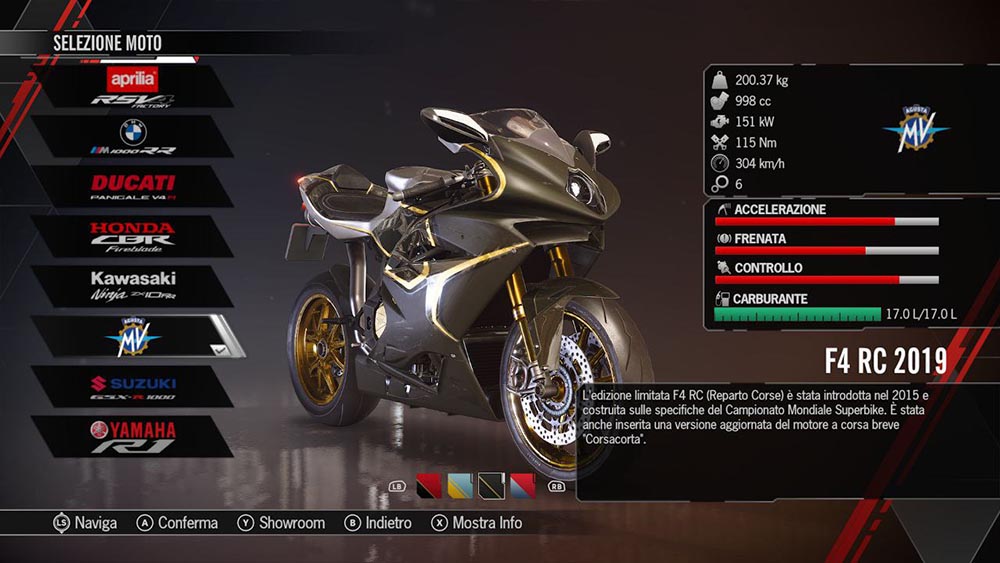Apply the red and blue-grey livery swatch
1000x563 pixels.
pos(523,486)
